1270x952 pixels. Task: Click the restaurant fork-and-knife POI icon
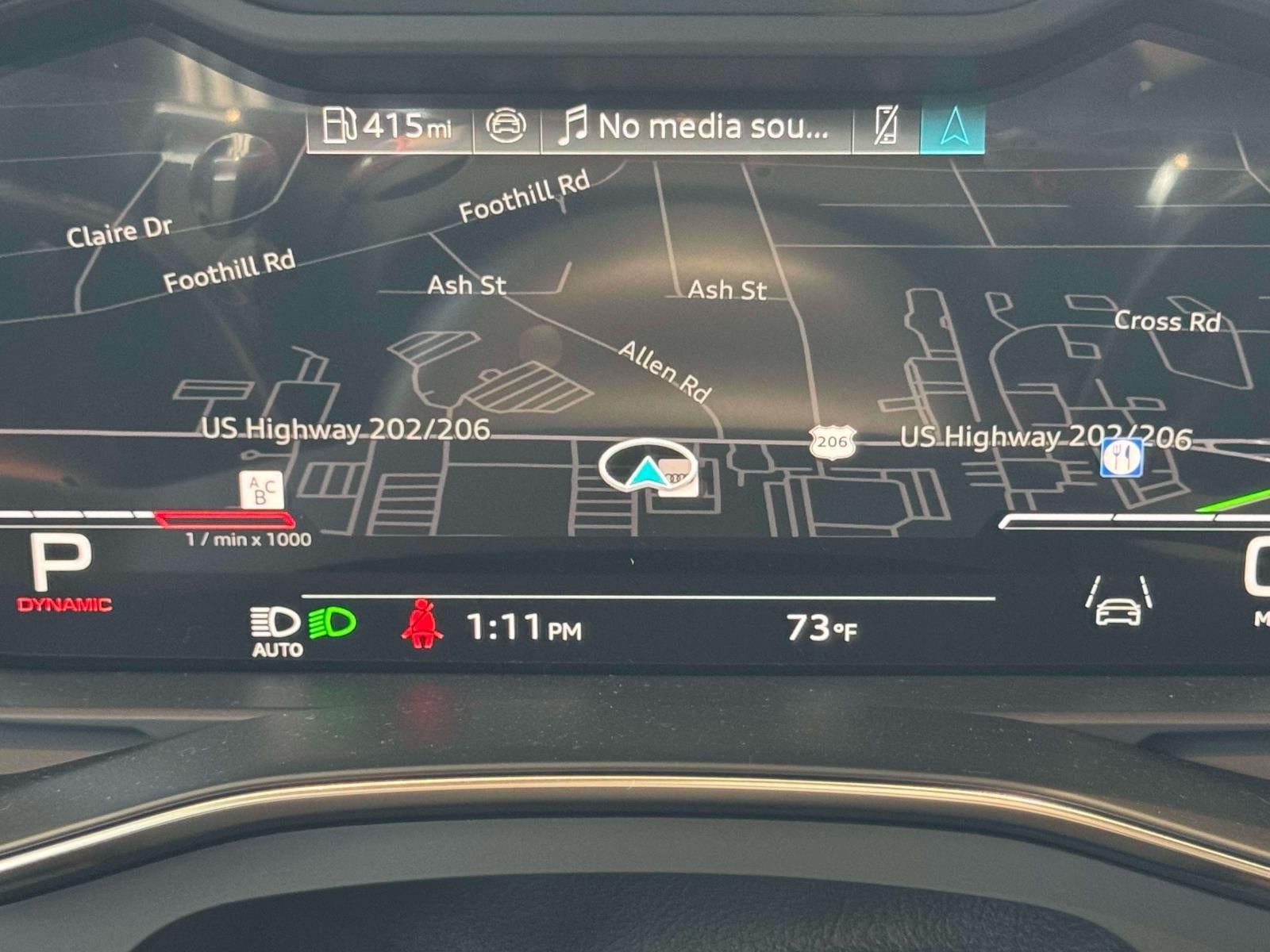click(1122, 459)
